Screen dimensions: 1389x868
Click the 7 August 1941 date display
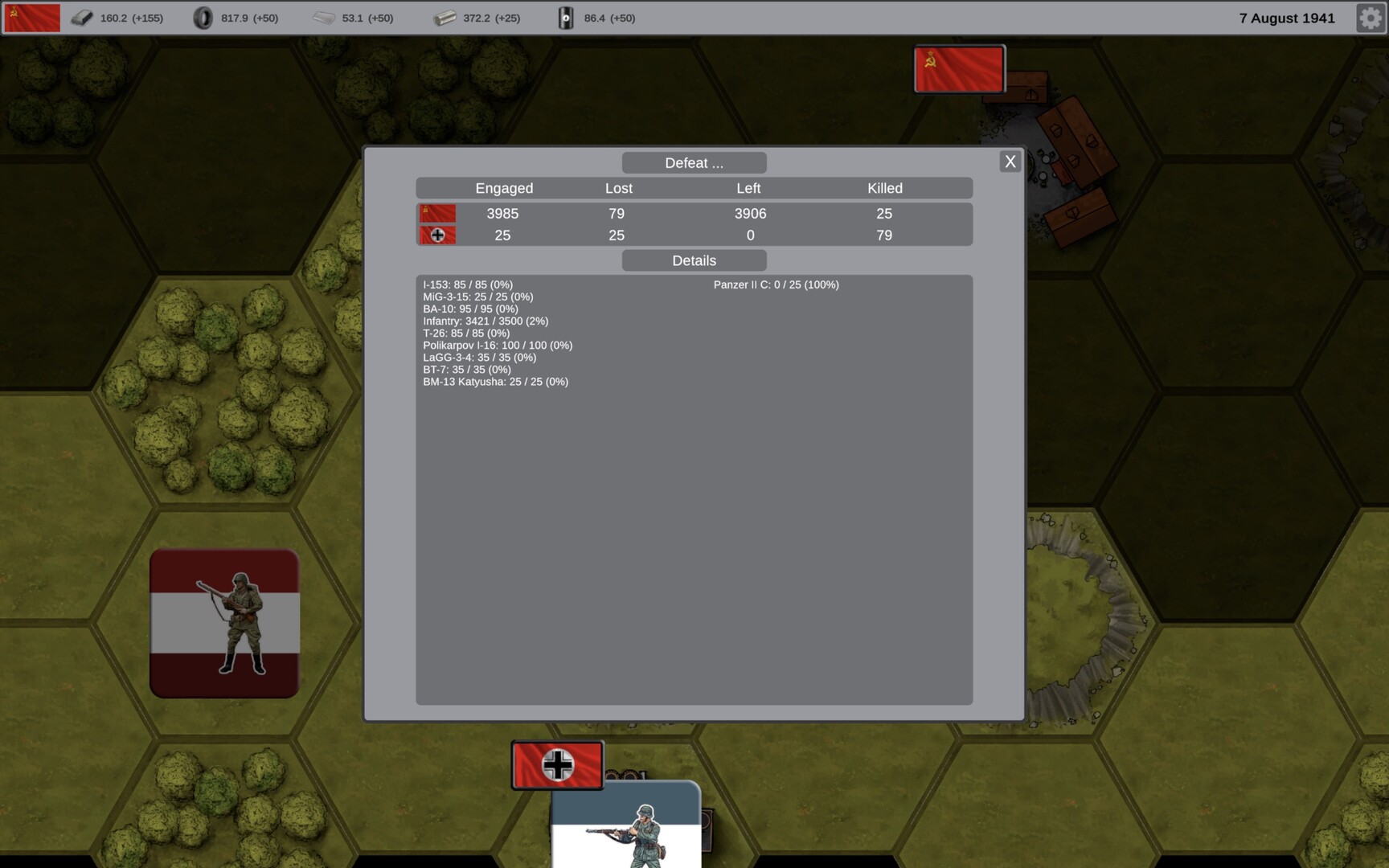pyautogui.click(x=1286, y=18)
